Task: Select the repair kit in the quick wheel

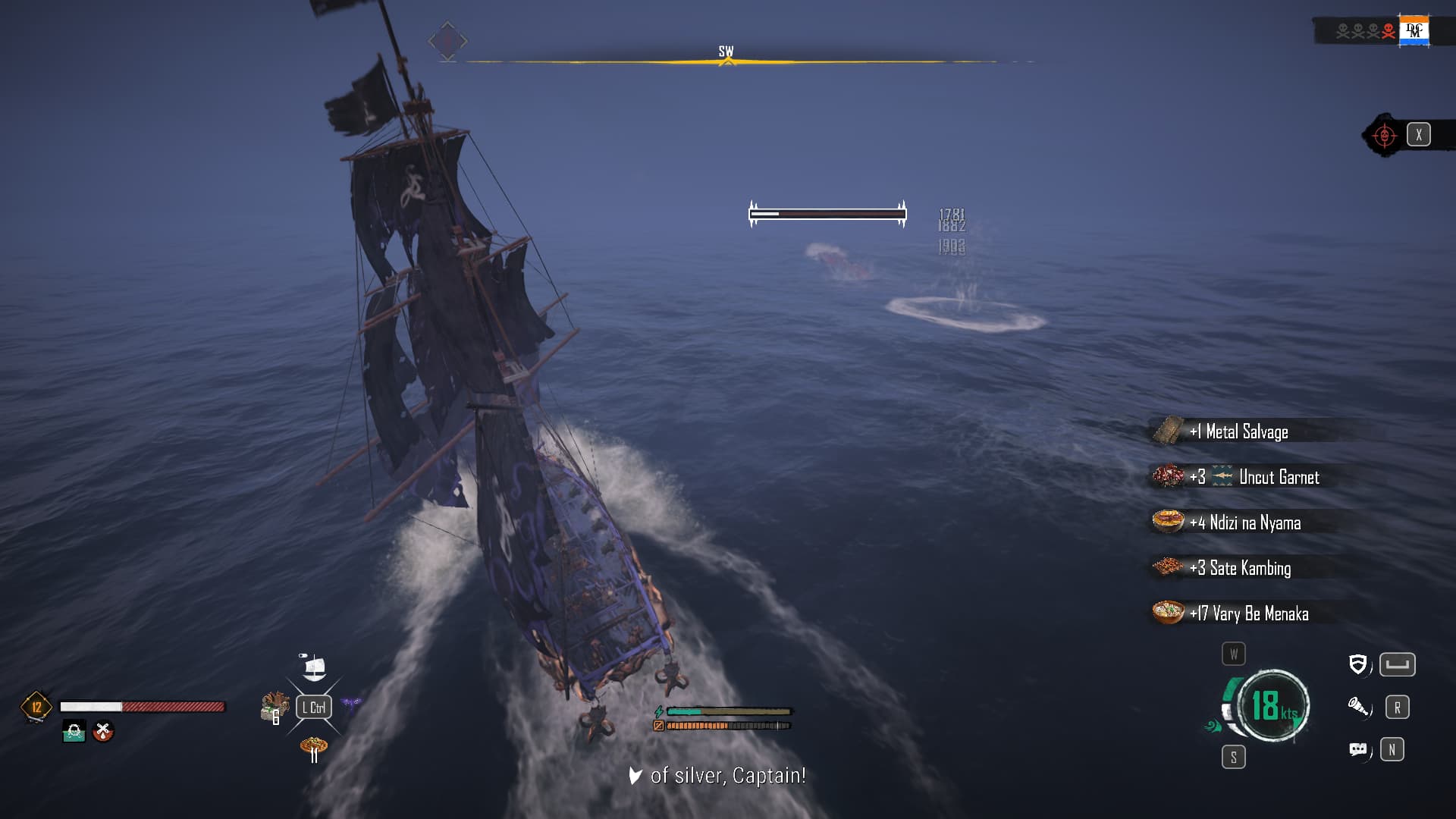Action: point(274,707)
